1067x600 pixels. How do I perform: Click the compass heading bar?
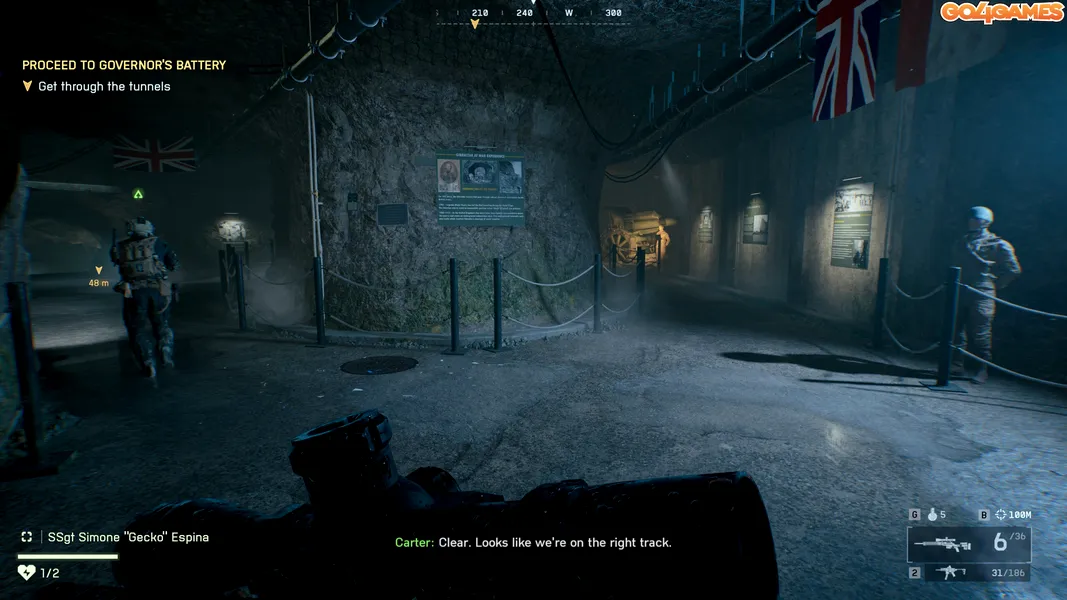[533, 13]
